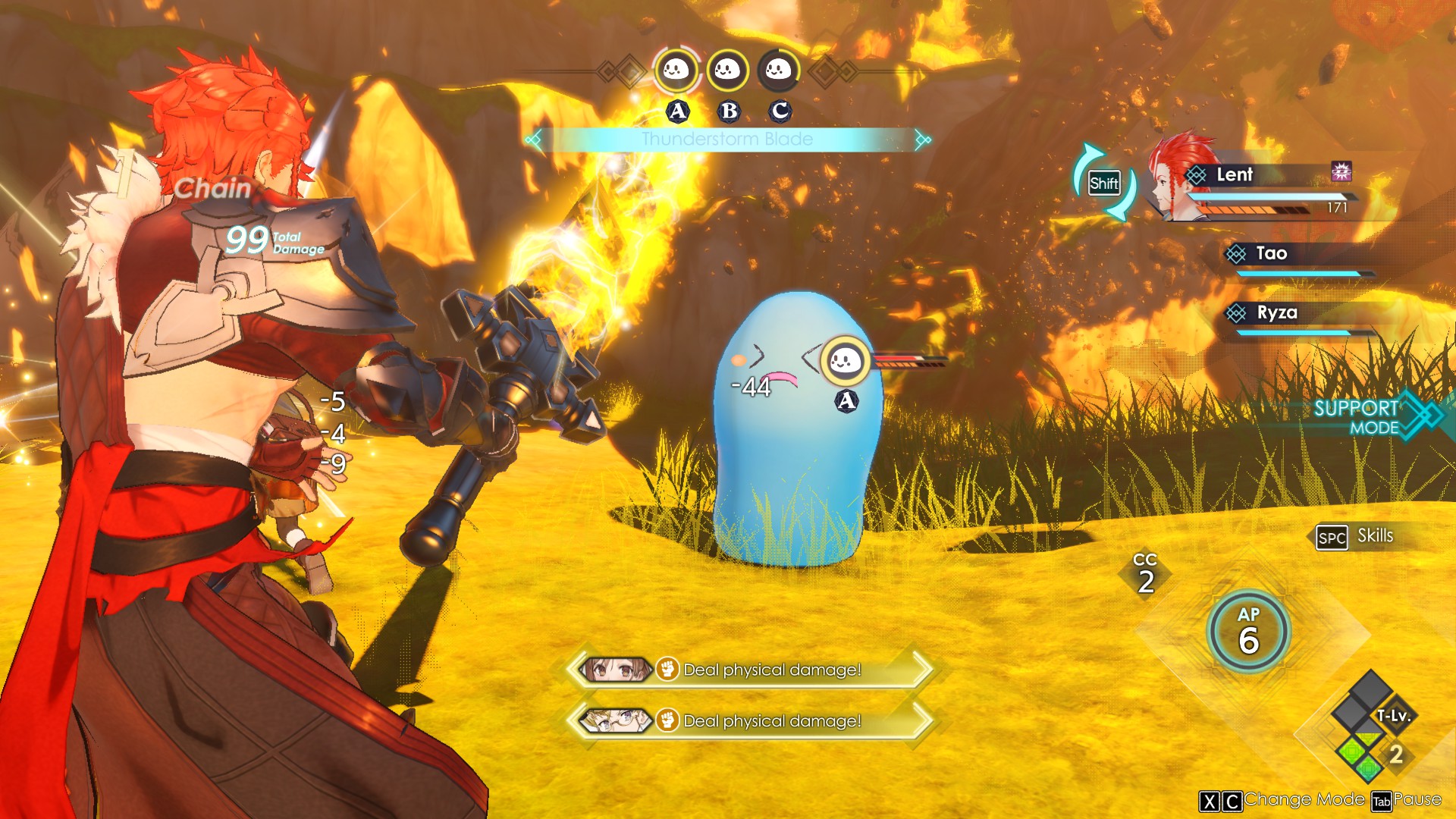Click the target marker on the blue slime
1456x819 pixels.
click(845, 361)
